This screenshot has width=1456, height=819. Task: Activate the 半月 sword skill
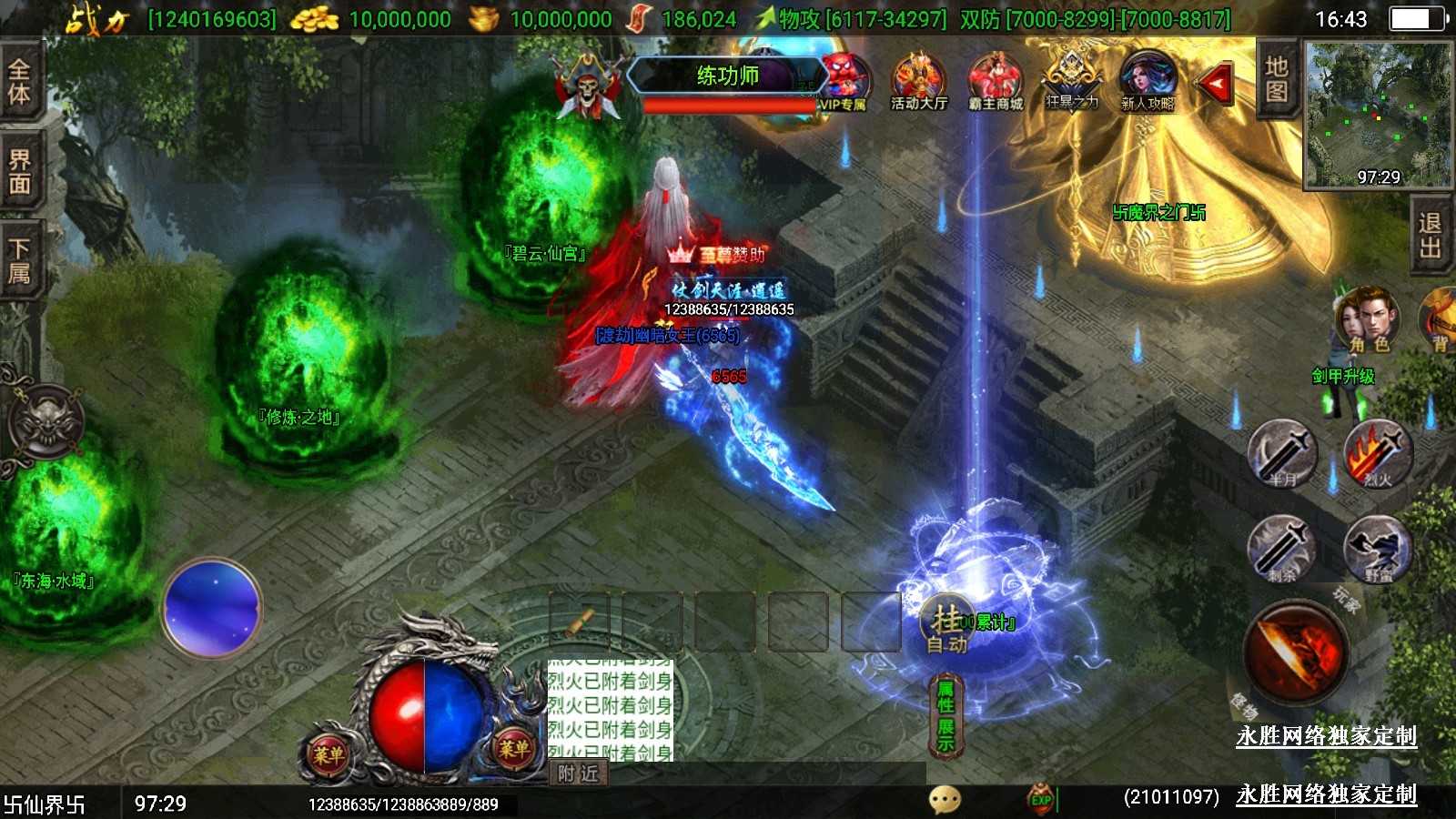pyautogui.click(x=1282, y=452)
